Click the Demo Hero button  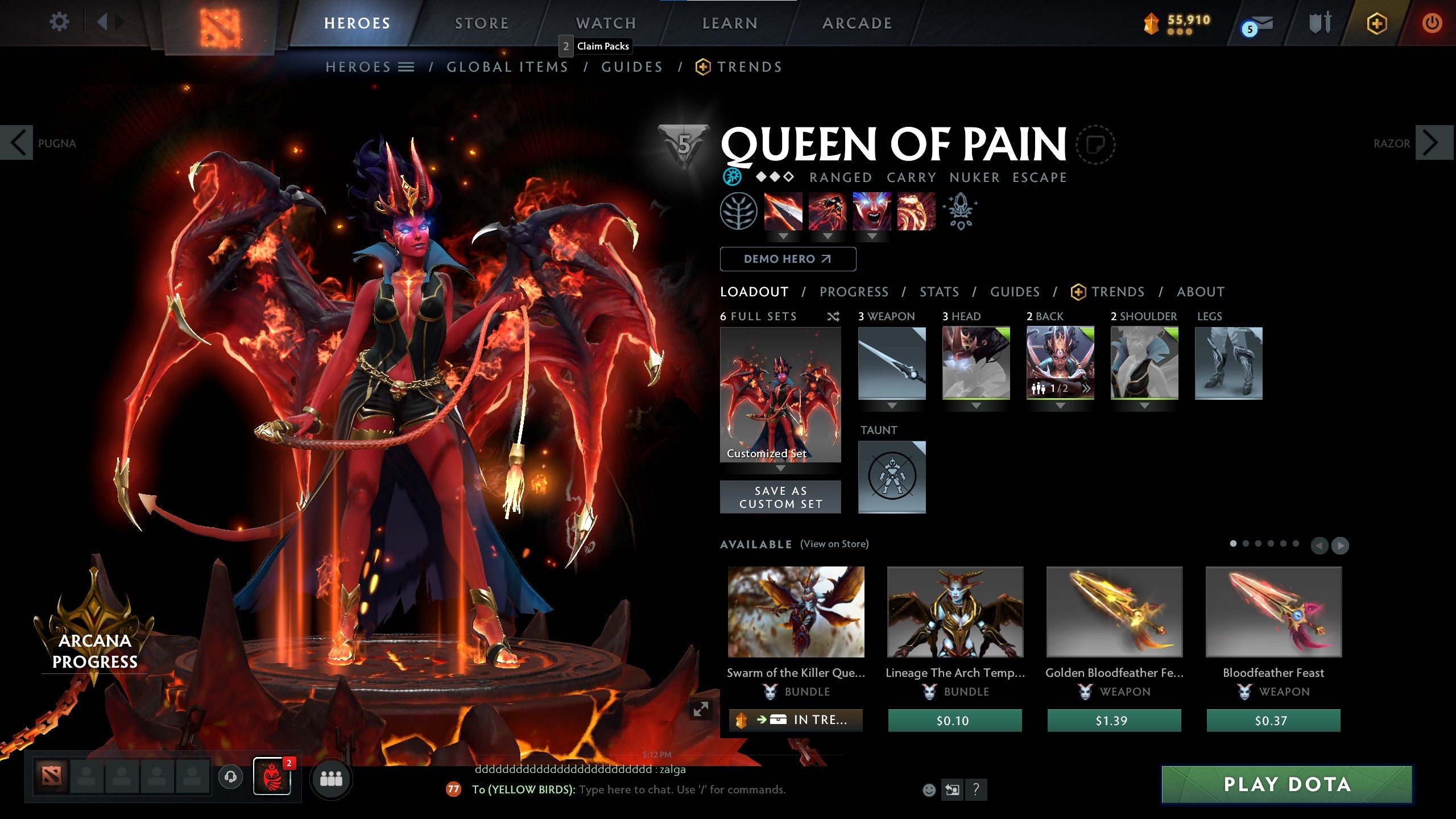(x=788, y=259)
